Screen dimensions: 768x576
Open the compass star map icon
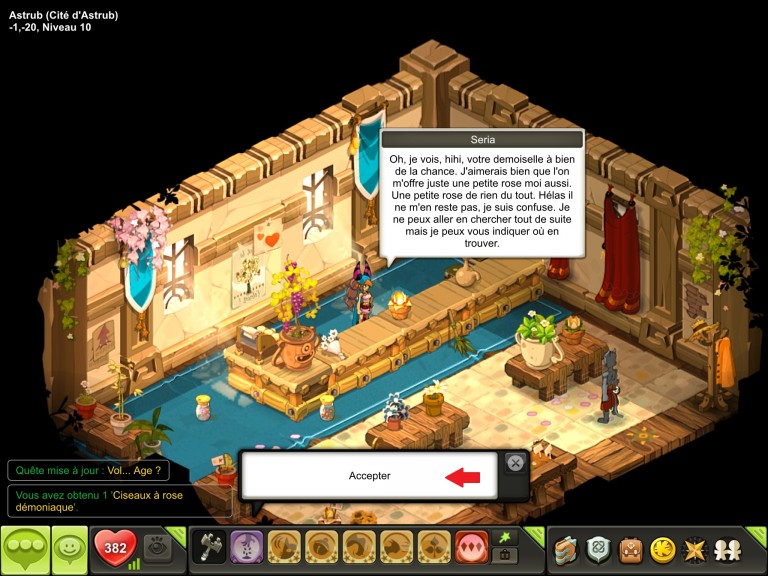point(693,548)
